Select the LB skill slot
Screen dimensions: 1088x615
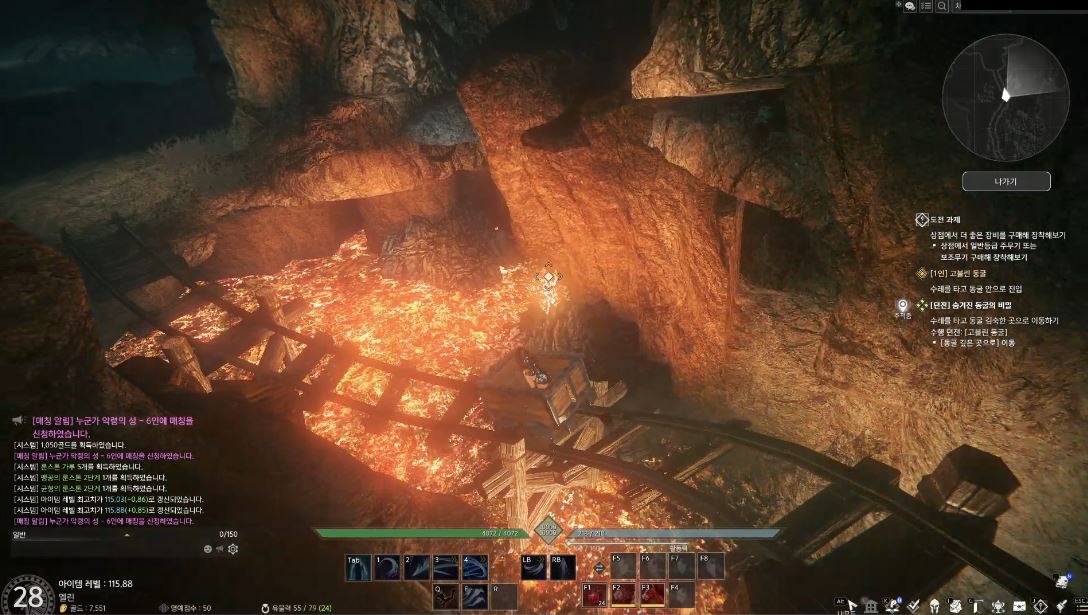tap(533, 567)
